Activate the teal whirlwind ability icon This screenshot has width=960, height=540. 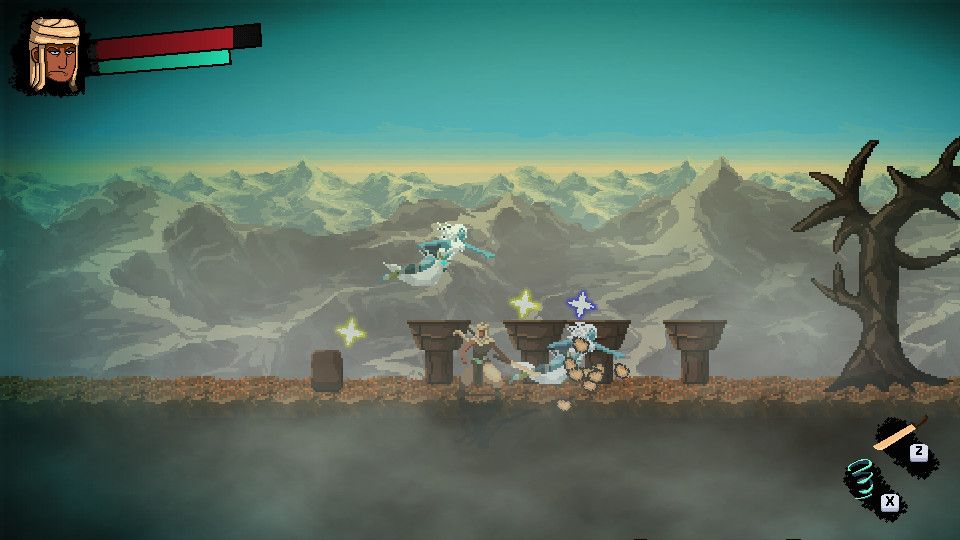pyautogui.click(x=863, y=480)
